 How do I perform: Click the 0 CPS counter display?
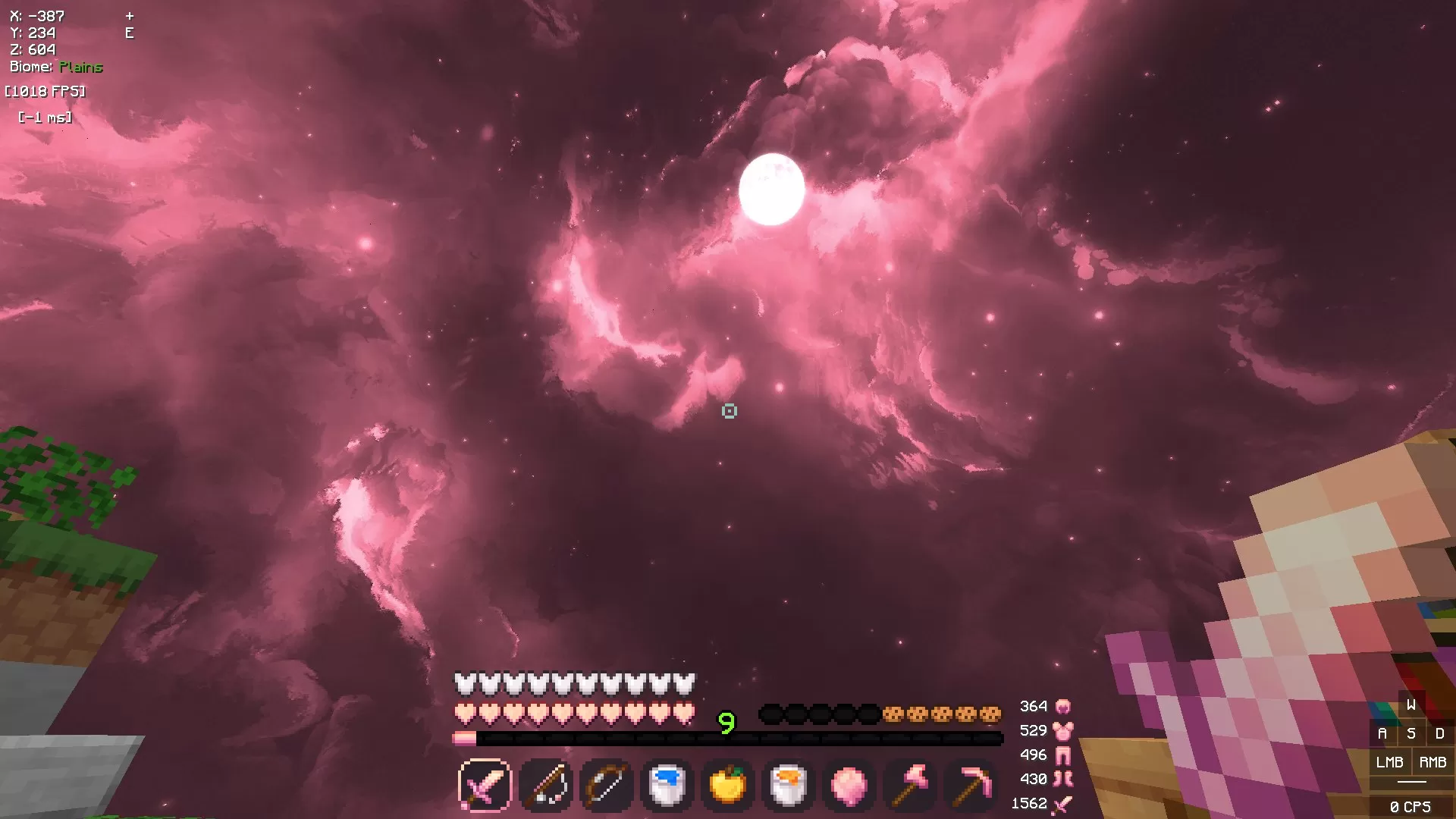(x=1410, y=803)
